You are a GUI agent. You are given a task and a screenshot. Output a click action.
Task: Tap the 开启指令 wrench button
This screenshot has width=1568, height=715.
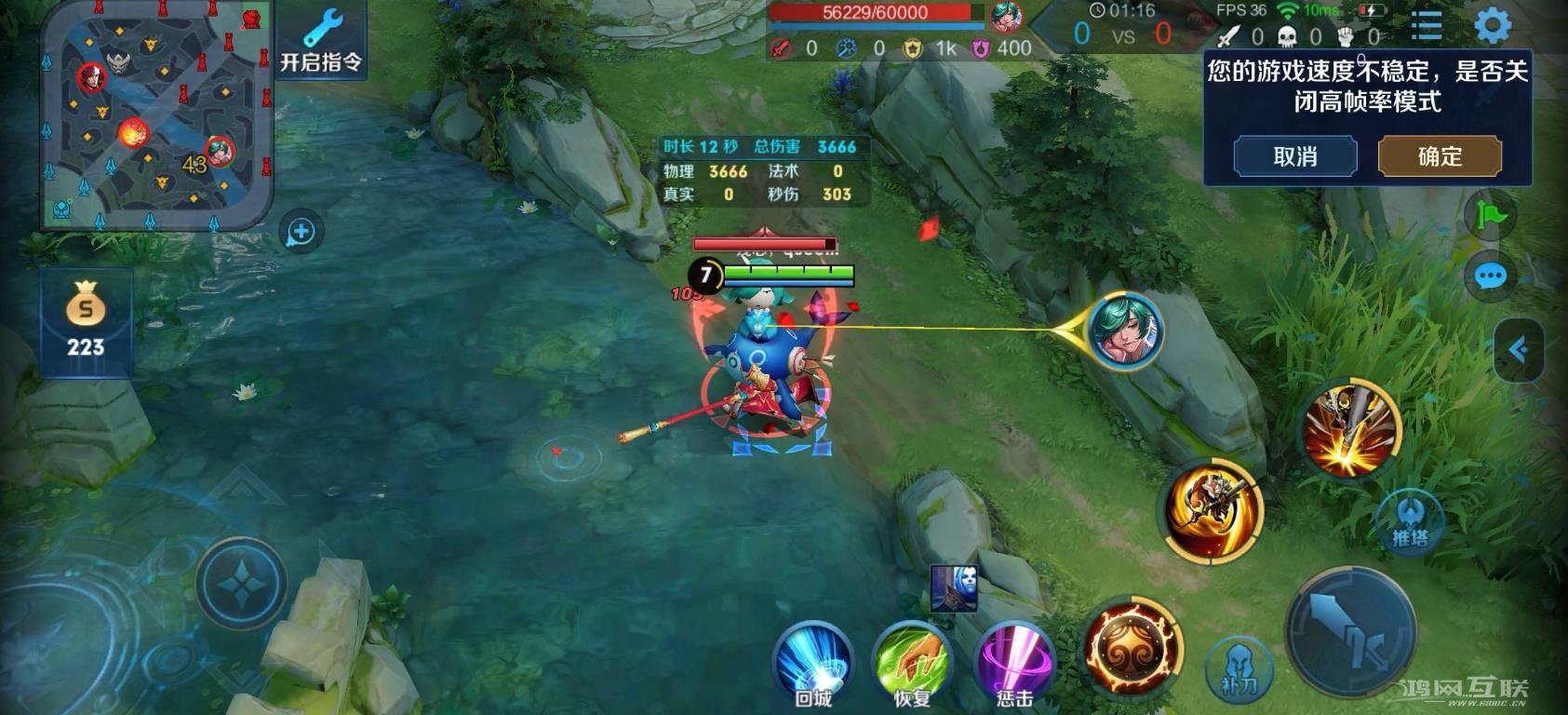(321, 42)
